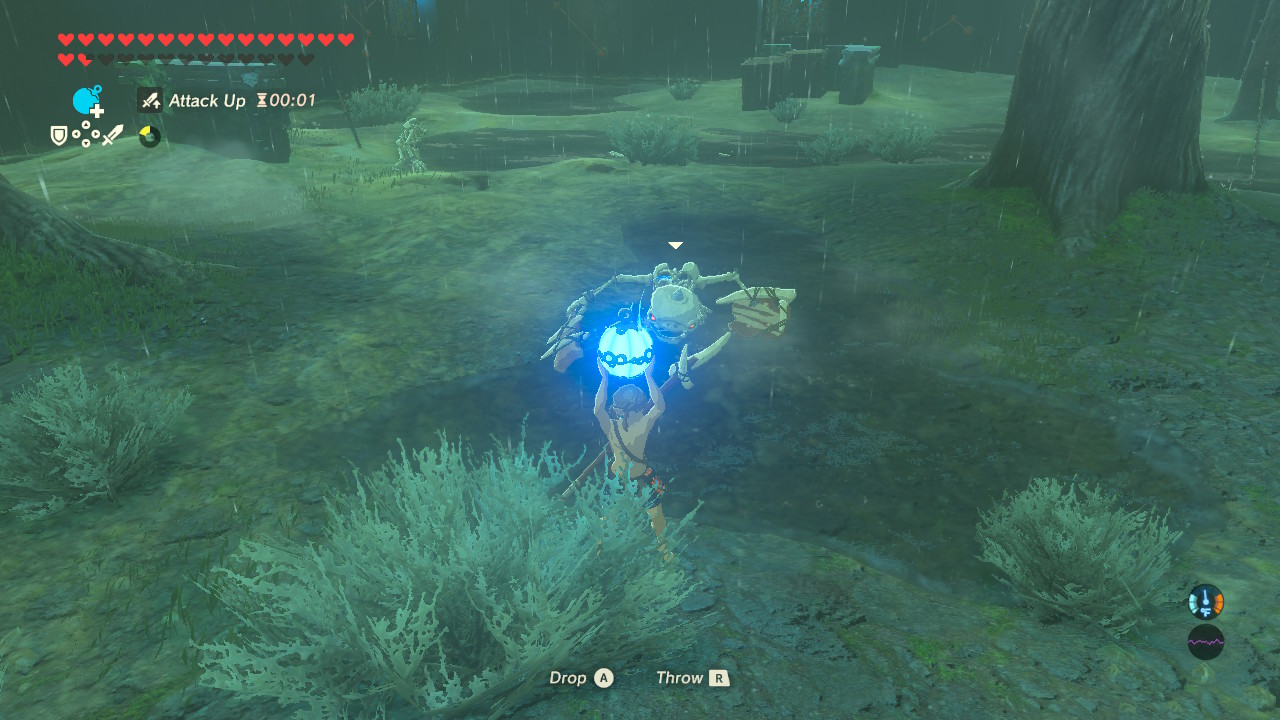Click the blue Remote Bomb rune icon
Image resolution: width=1280 pixels, height=720 pixels.
click(x=86, y=98)
